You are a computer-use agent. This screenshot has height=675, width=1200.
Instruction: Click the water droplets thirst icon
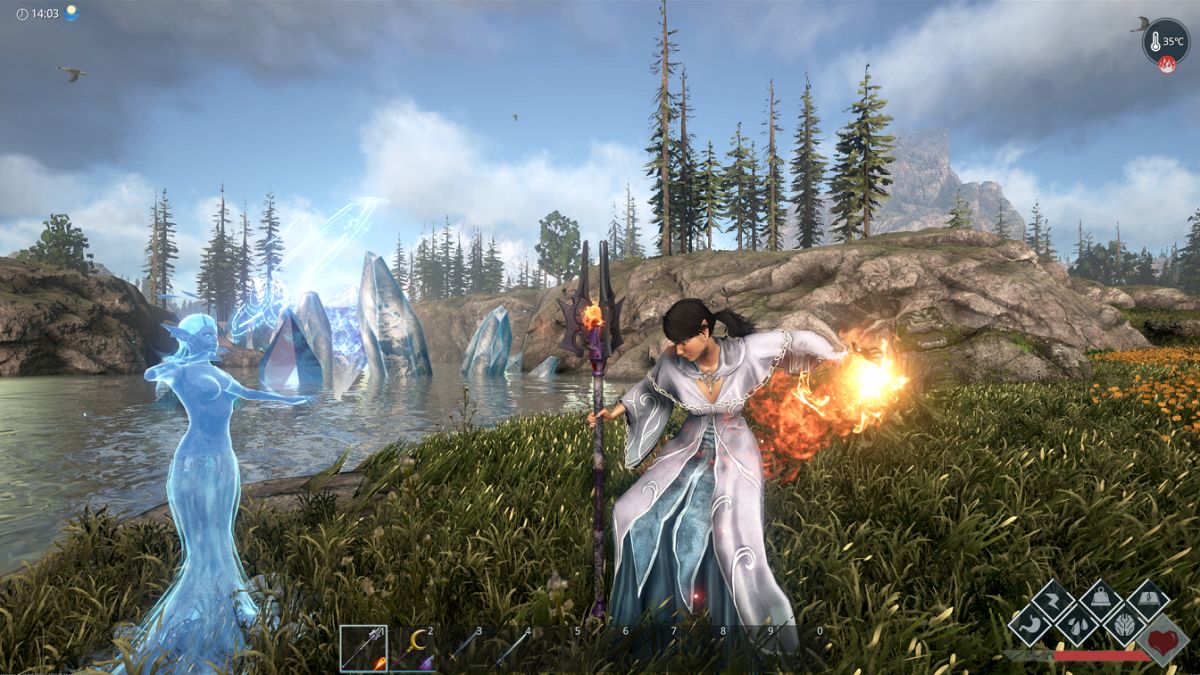coord(1076,627)
